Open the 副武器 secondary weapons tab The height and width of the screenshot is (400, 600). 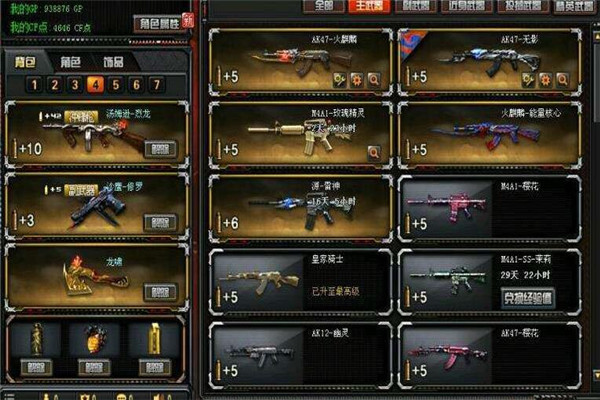click(413, 6)
